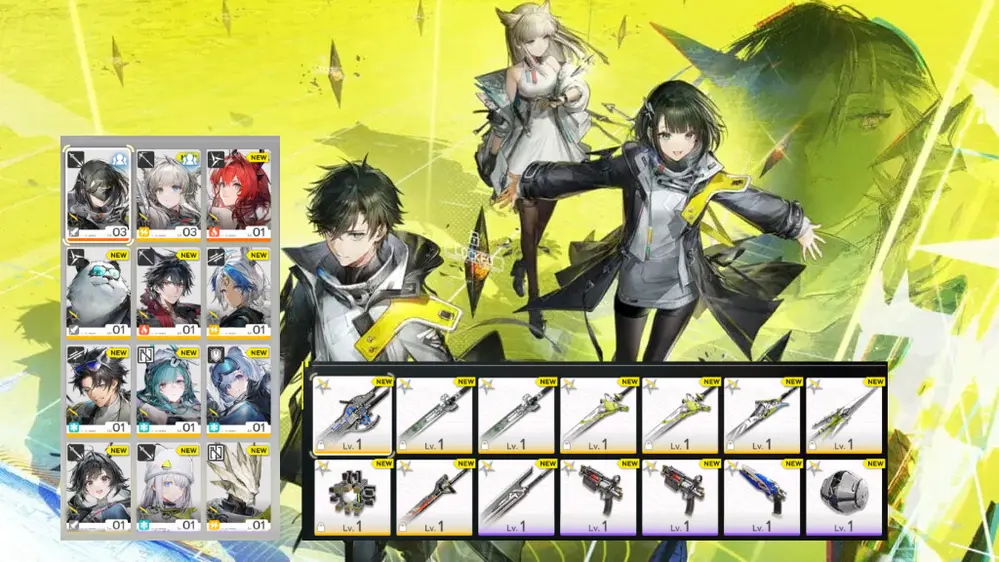Choose the grey sphere orb weapon slot
This screenshot has height=562, width=999.
(x=845, y=497)
